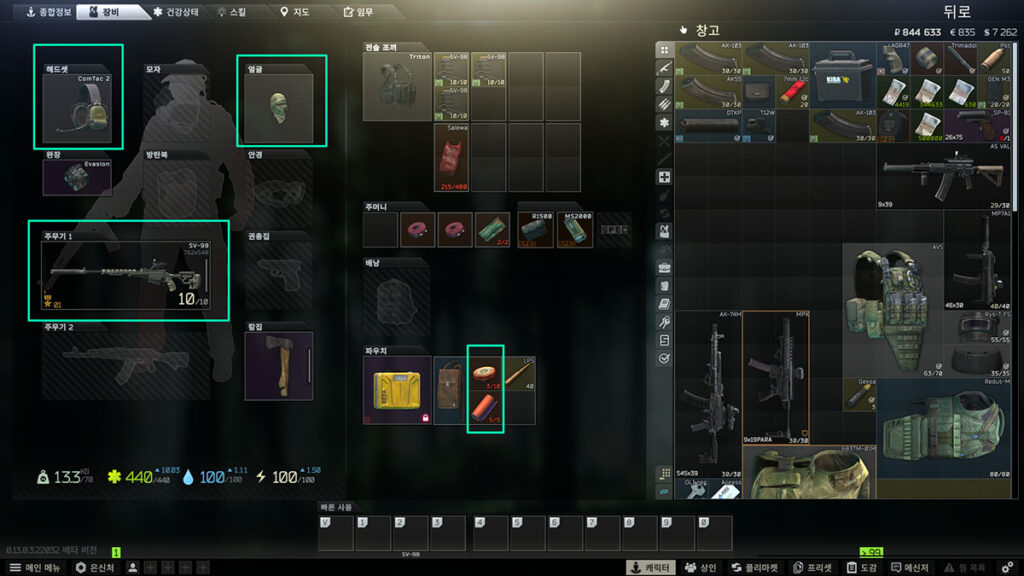Screen dimensions: 1024x576
Task: Select the yellow secure container in pouch
Action: (397, 389)
